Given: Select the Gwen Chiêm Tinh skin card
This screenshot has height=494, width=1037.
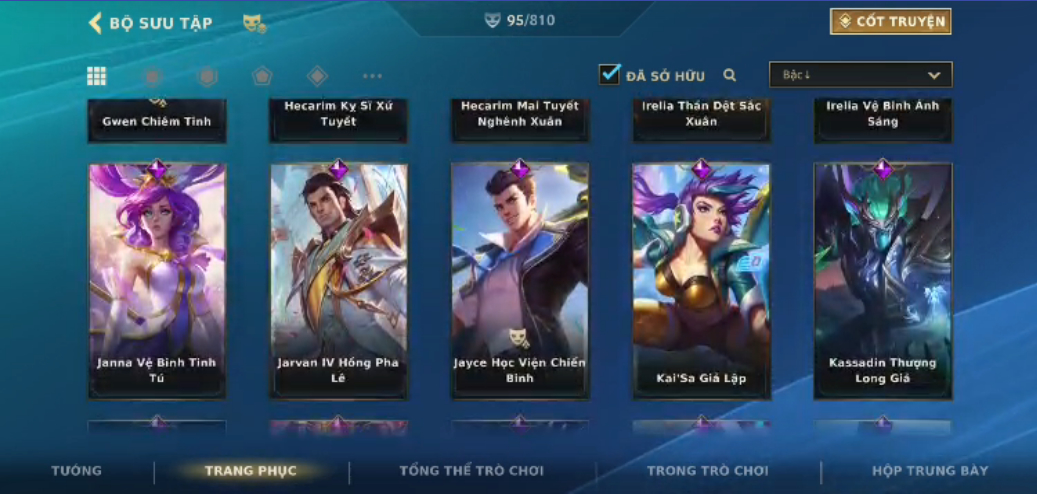Looking at the screenshot, I should coord(157,120).
